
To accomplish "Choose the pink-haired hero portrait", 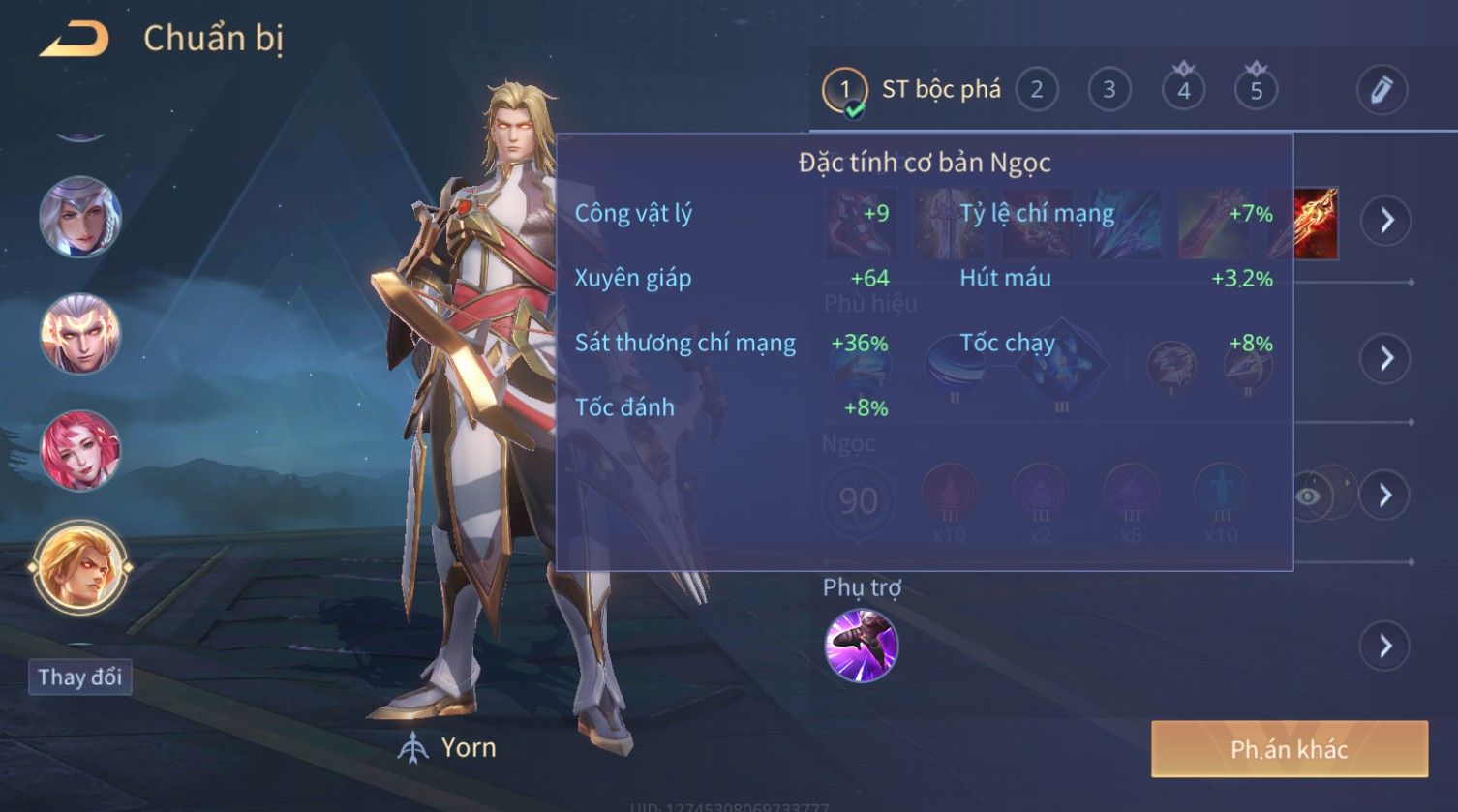I will [79, 450].
